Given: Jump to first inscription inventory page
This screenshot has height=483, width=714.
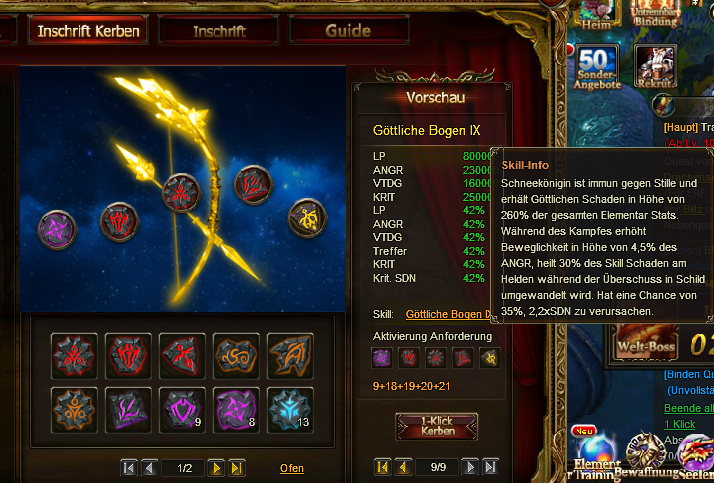Looking at the screenshot, I should 129,468.
